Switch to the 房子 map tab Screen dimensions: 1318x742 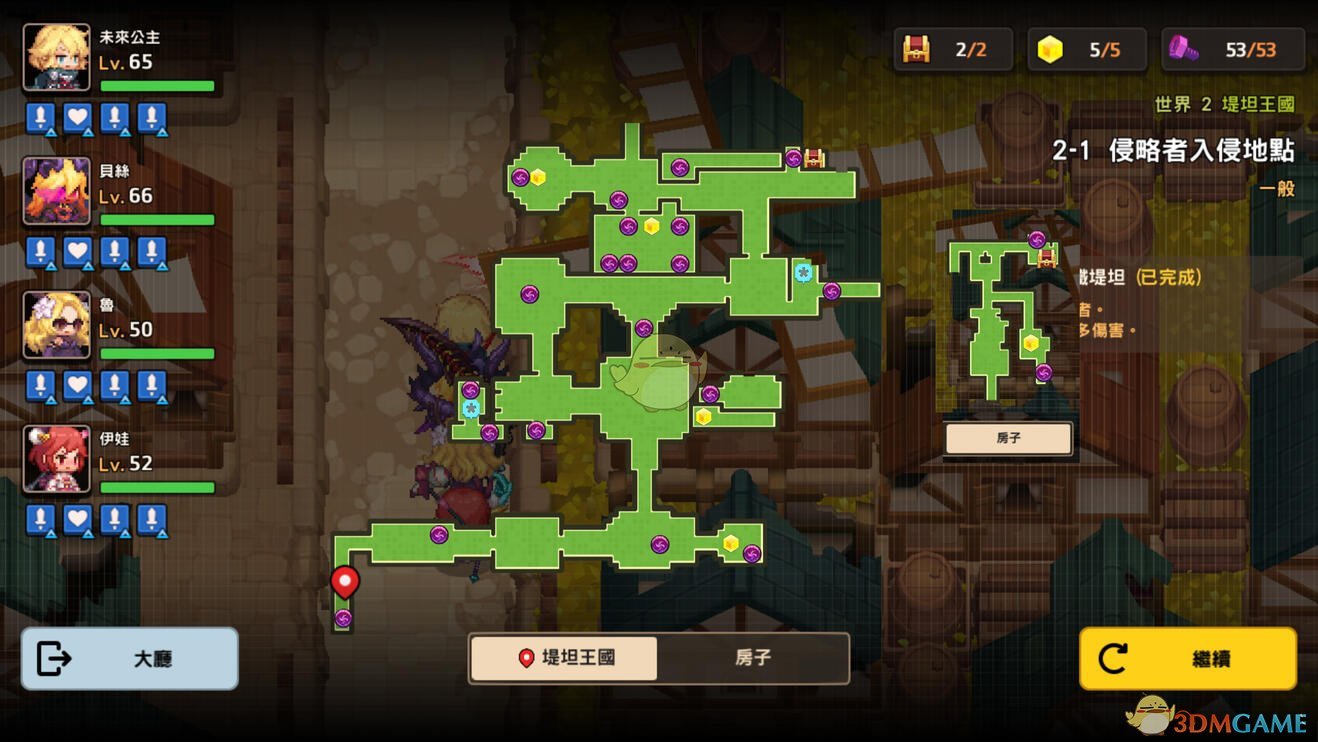[x=752, y=658]
